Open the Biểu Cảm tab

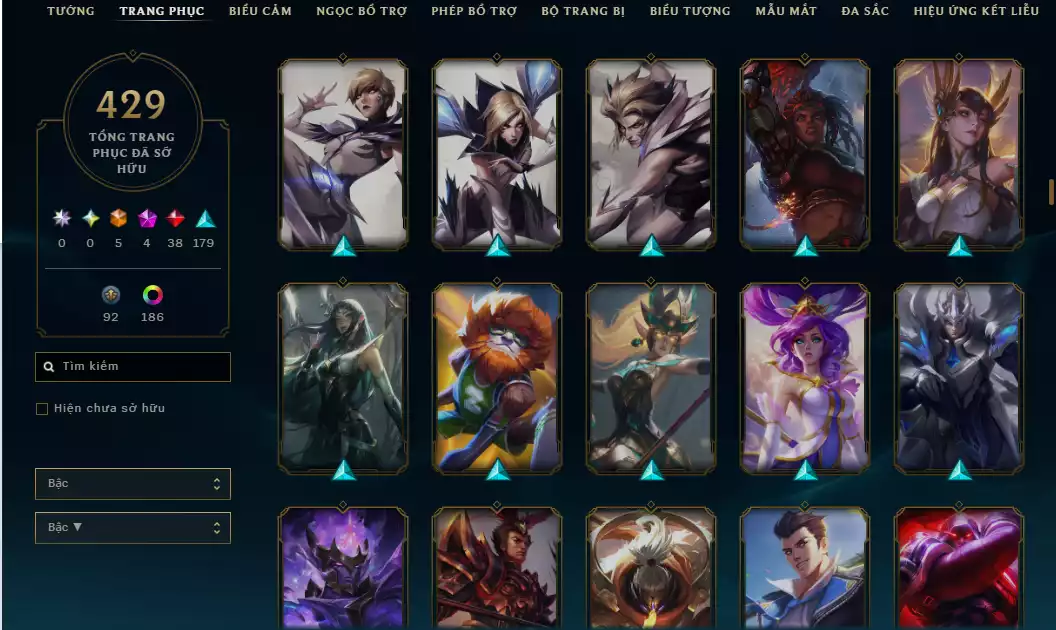click(x=260, y=11)
